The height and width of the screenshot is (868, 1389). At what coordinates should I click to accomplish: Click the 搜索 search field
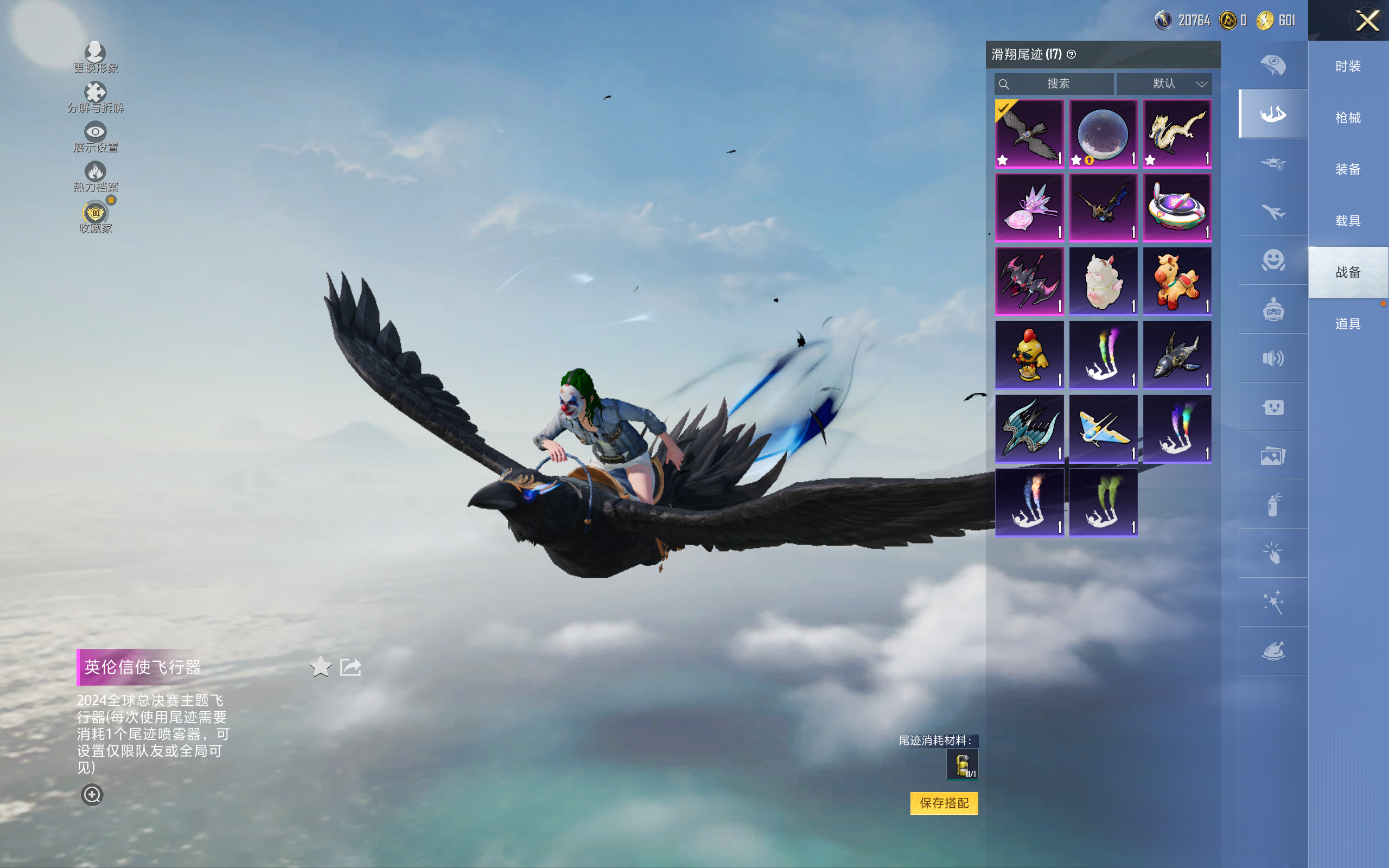point(1055,84)
